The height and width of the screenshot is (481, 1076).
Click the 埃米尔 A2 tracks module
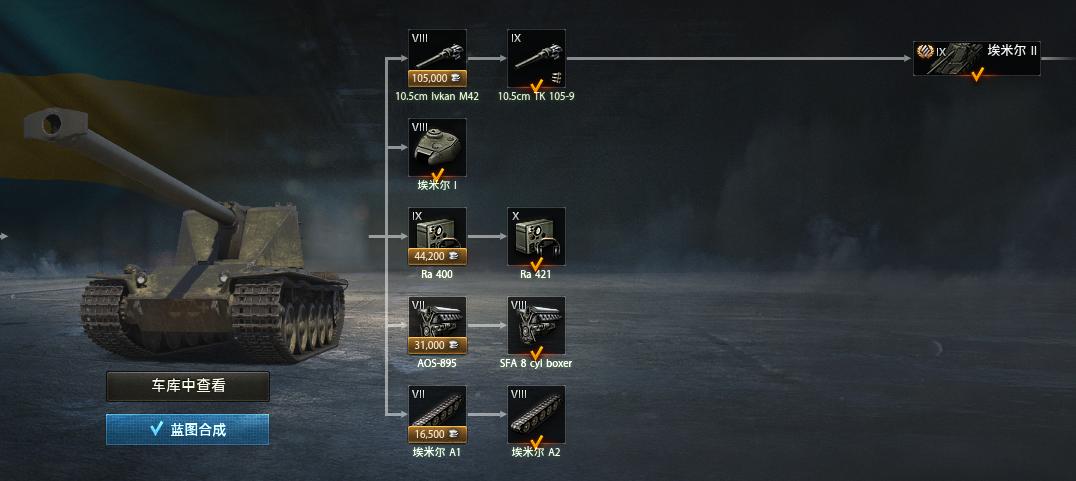(536, 414)
